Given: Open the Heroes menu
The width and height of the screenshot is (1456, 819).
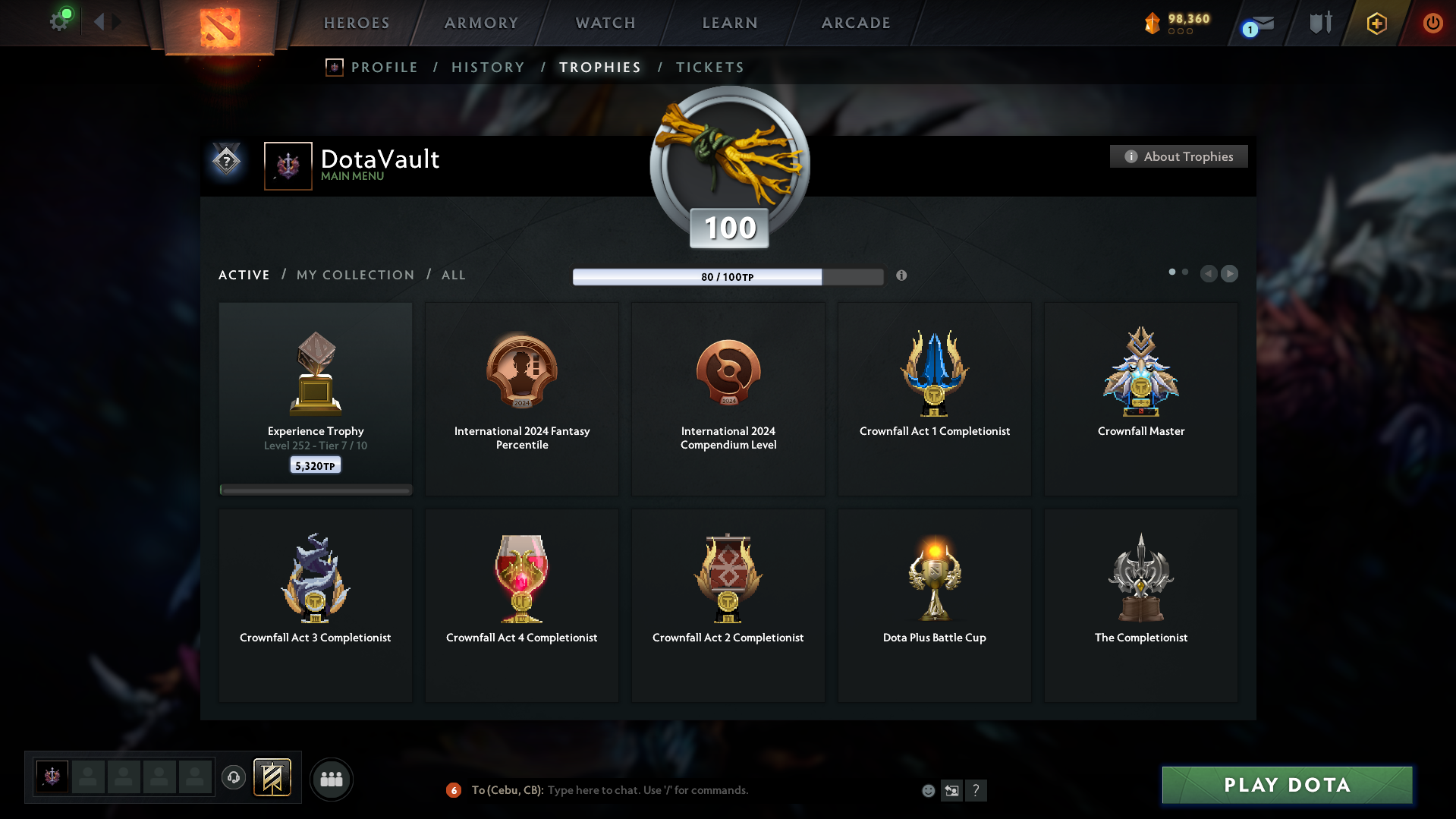Looking at the screenshot, I should (x=357, y=23).
